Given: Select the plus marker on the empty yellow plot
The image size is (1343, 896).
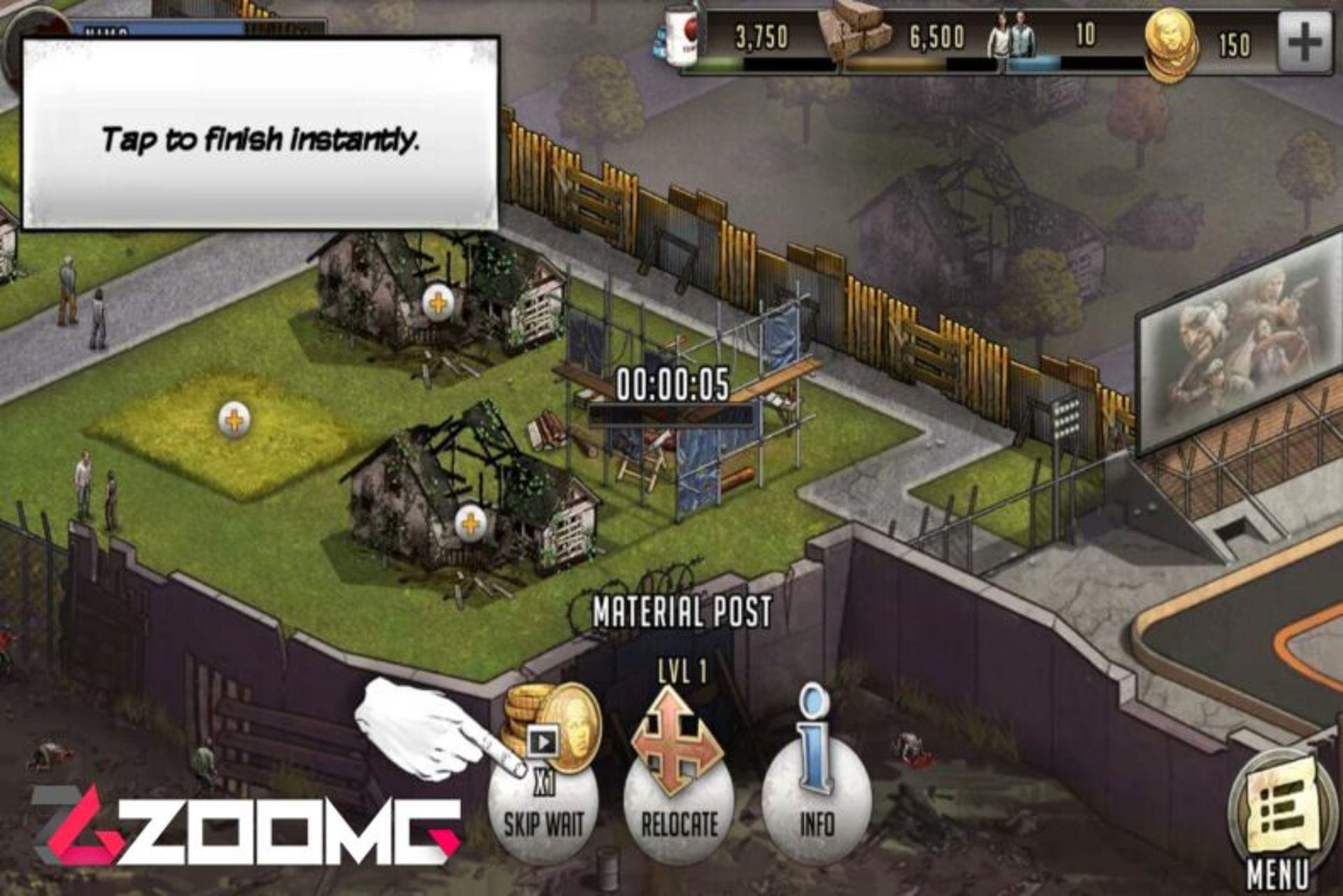Looking at the screenshot, I should pyautogui.click(x=234, y=420).
